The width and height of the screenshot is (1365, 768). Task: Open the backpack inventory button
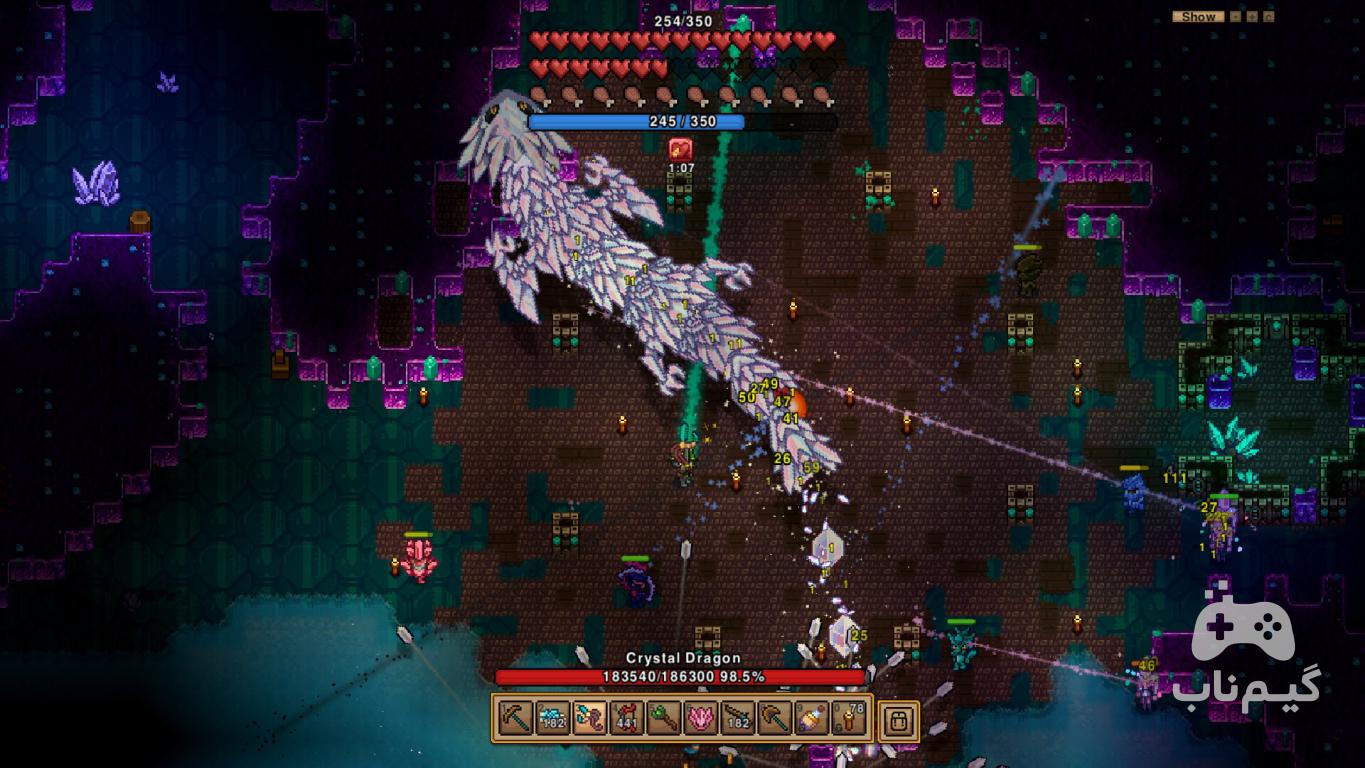[x=898, y=719]
